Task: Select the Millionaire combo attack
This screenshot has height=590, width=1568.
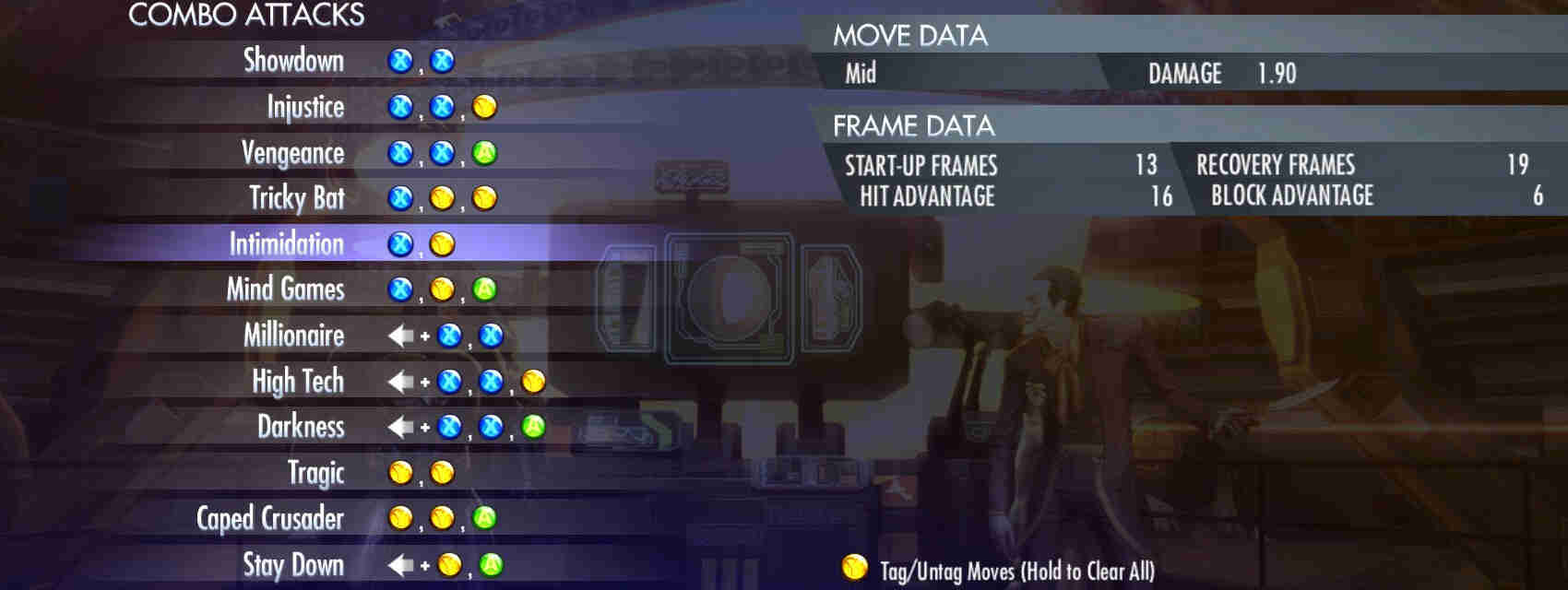Action: (x=293, y=336)
